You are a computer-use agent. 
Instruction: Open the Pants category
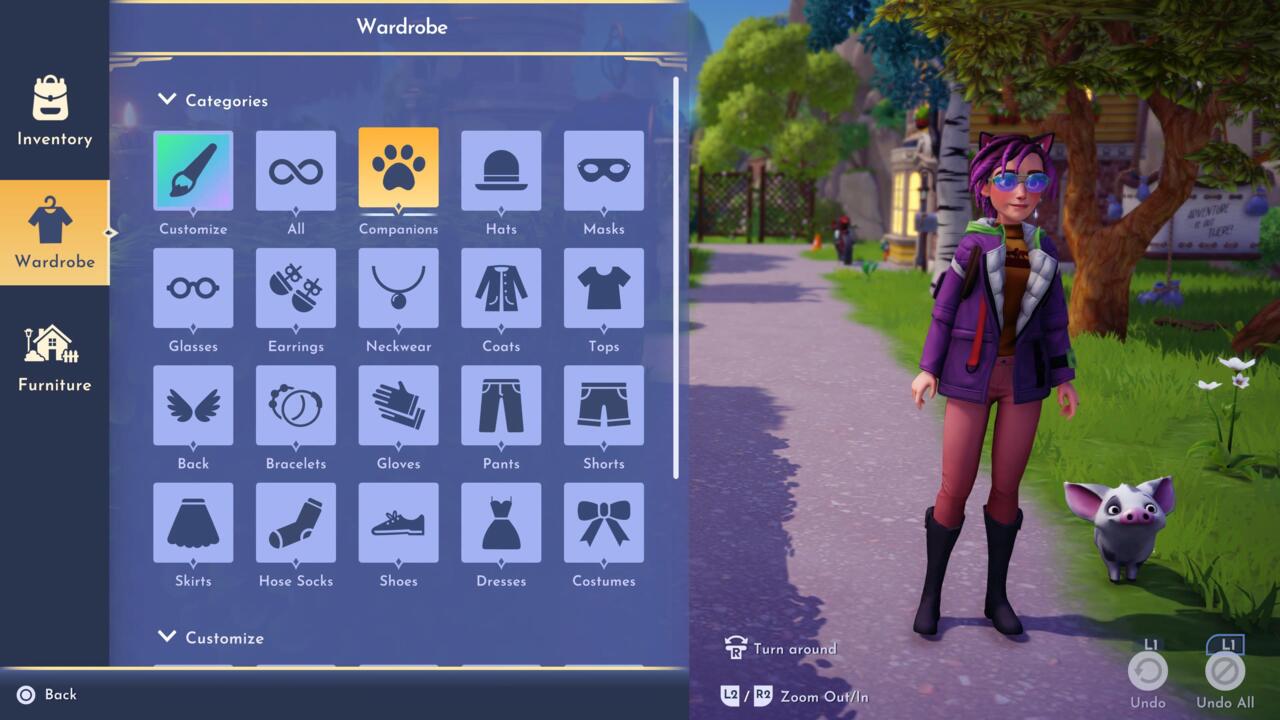[x=501, y=405]
